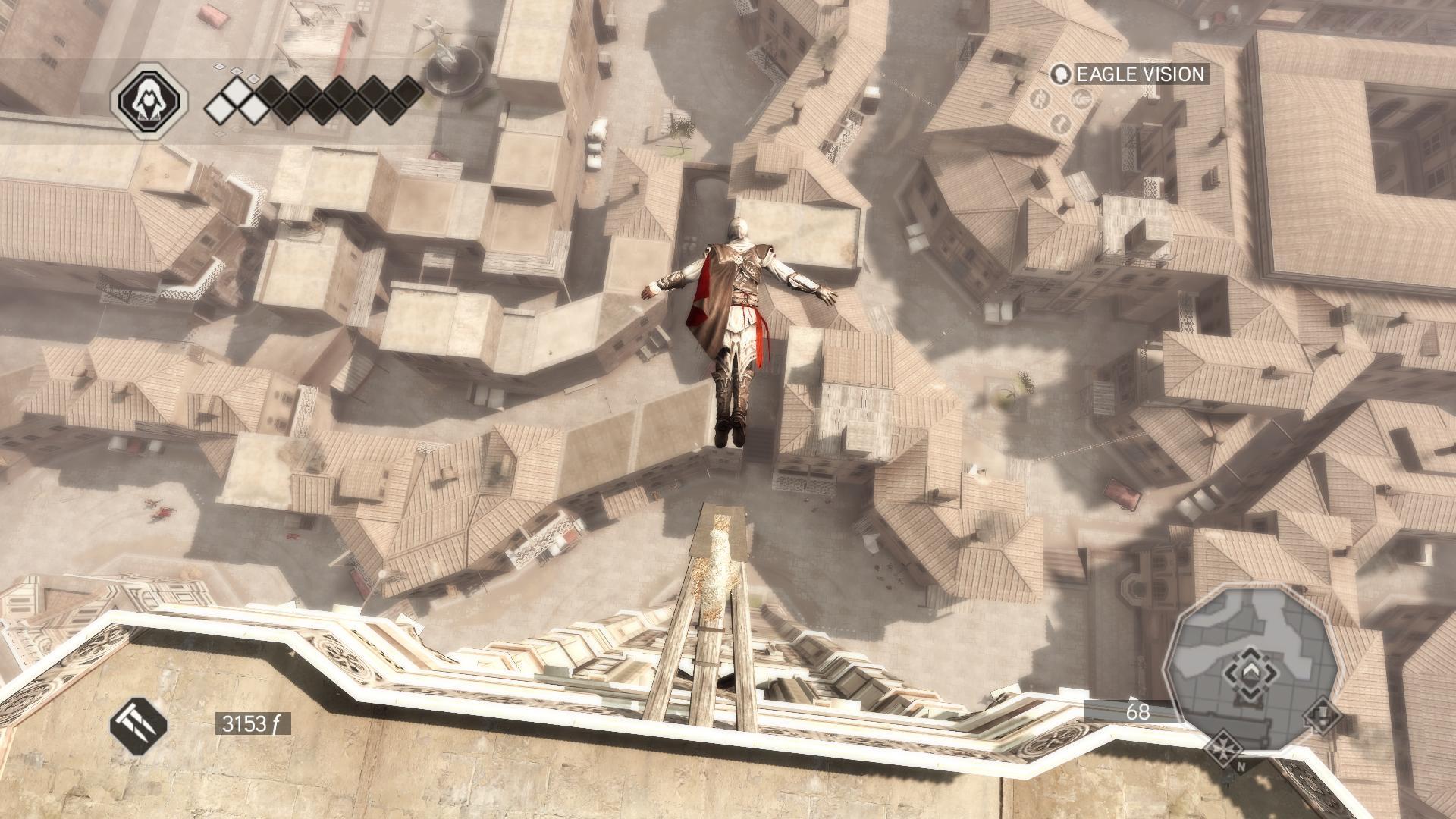
Task: Select the hidden blade weapon icon
Action: [x=139, y=723]
